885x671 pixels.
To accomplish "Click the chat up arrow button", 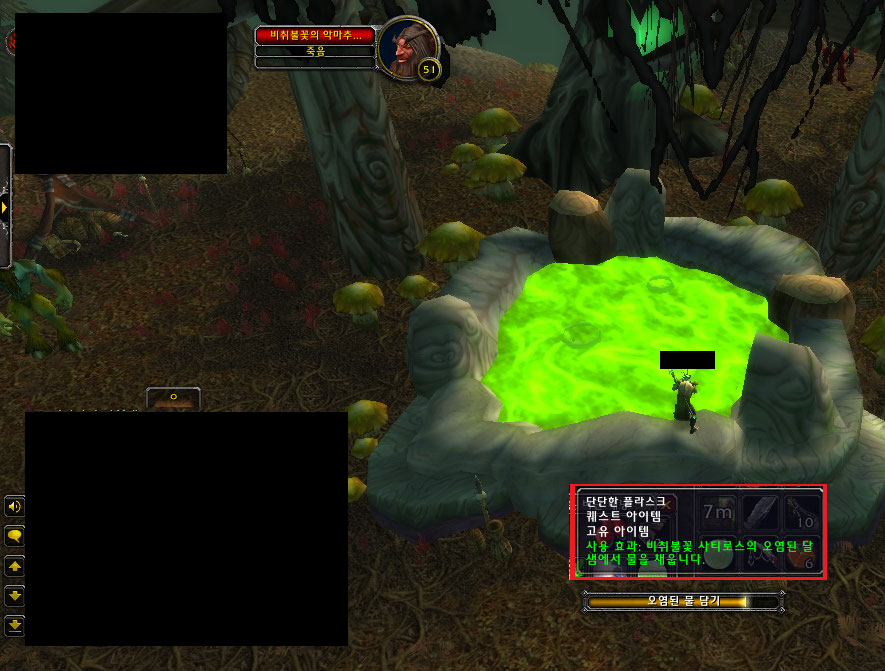I will pos(14,566).
